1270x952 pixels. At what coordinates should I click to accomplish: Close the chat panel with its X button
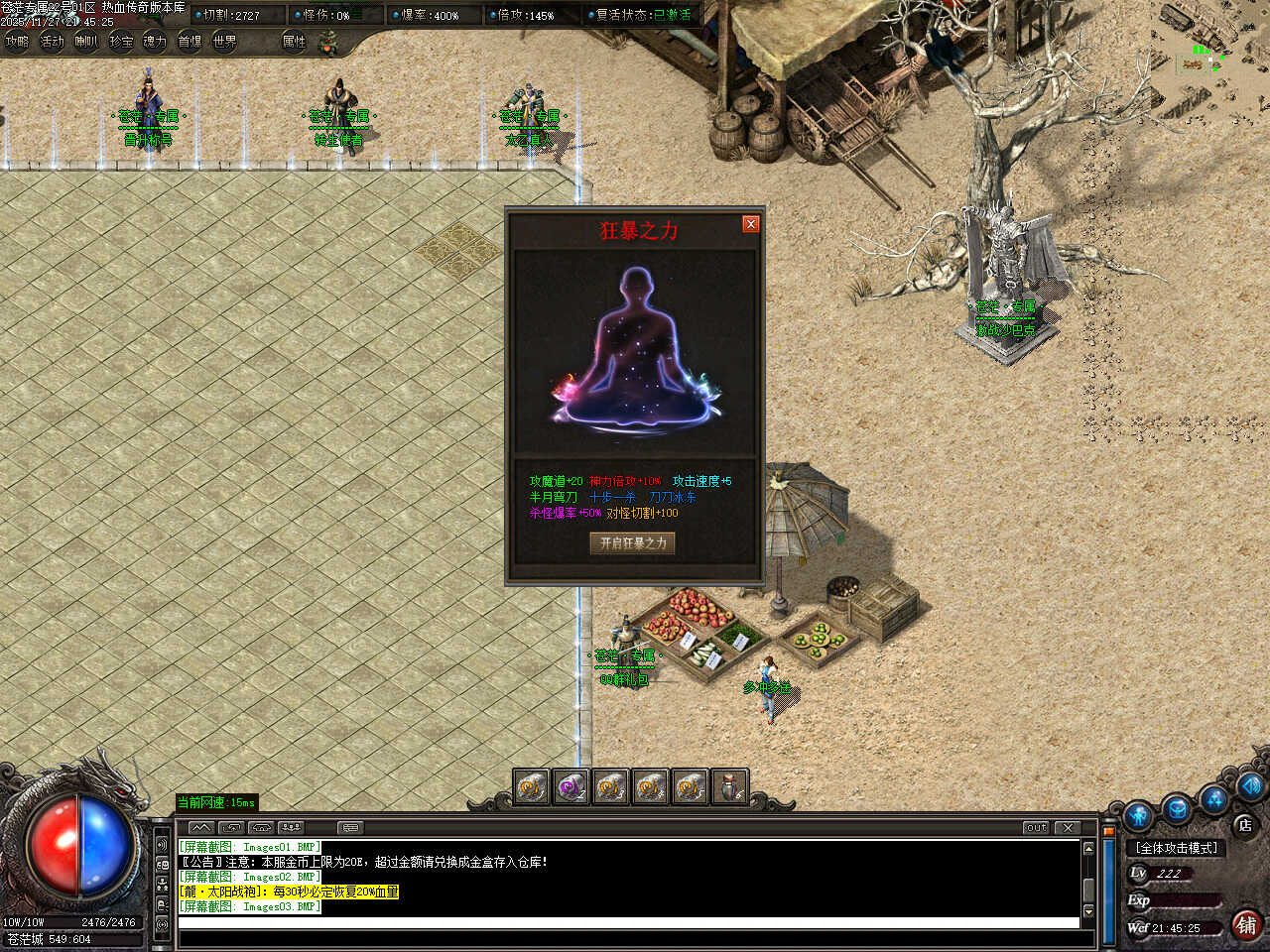pos(1068,827)
